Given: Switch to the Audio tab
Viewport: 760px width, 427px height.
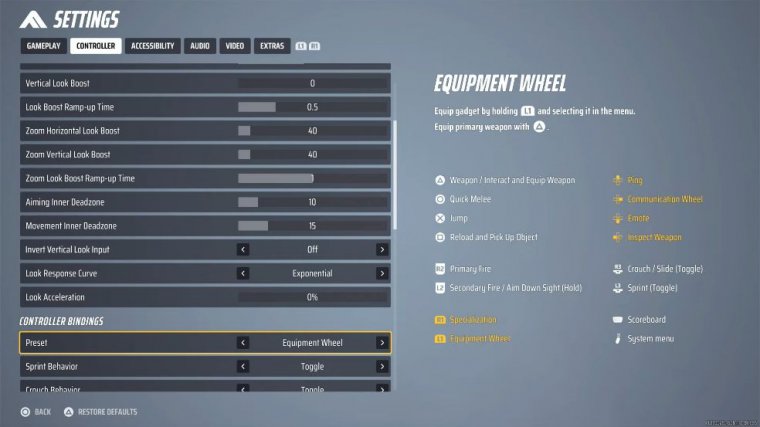Looking at the screenshot, I should pos(200,46).
